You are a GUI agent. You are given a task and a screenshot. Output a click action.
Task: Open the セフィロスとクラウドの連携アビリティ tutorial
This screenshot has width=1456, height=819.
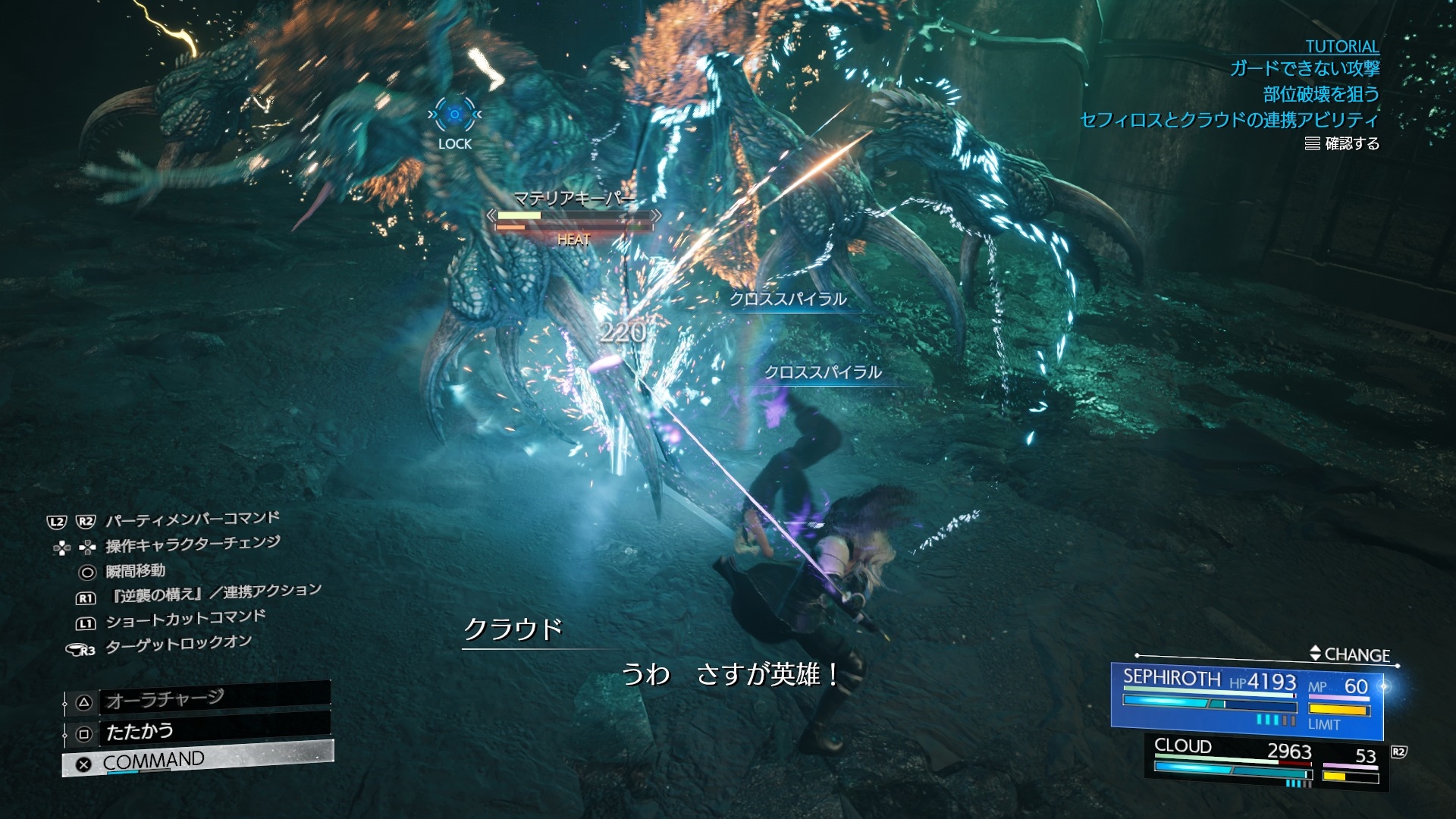coord(1228,120)
